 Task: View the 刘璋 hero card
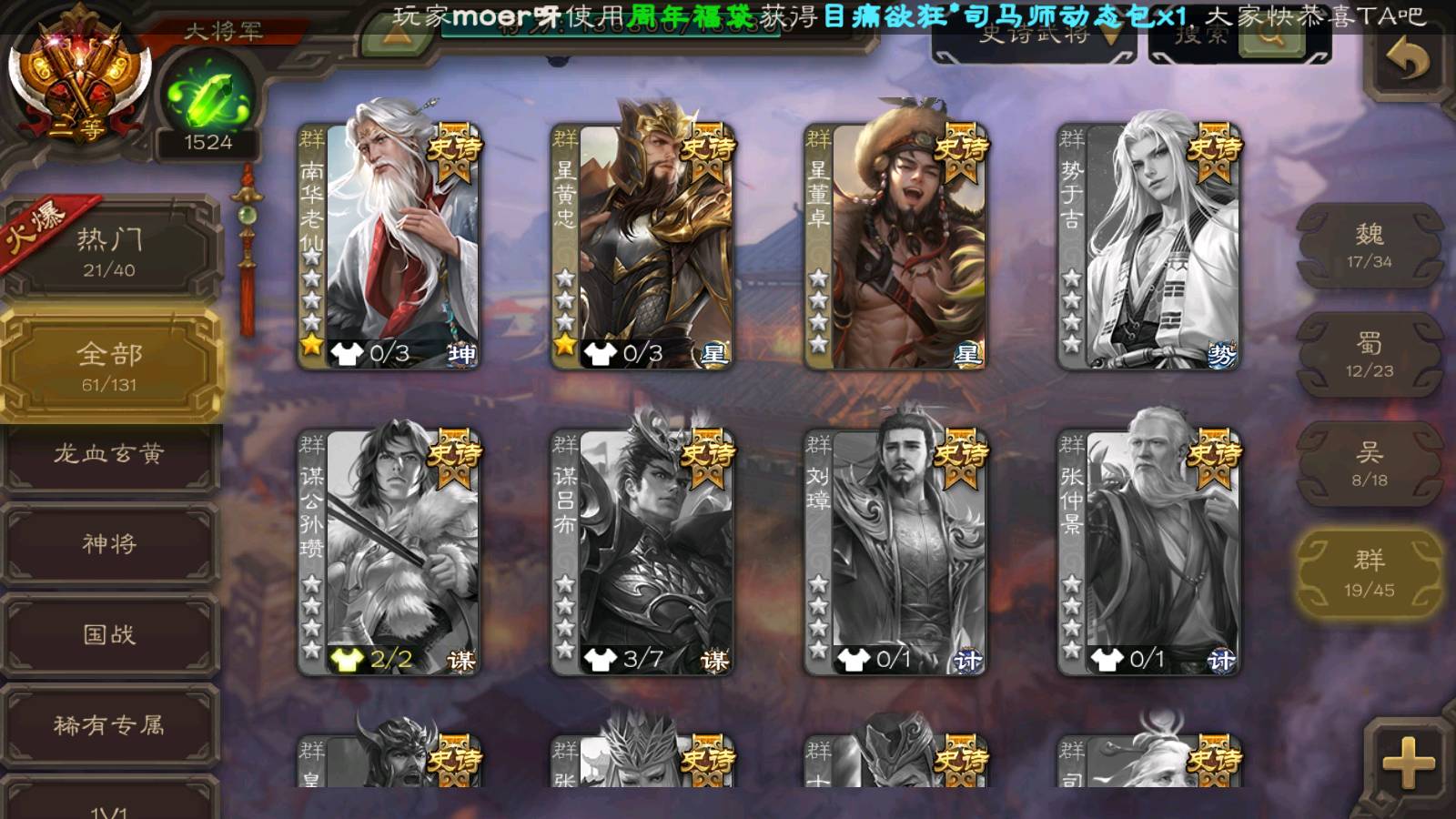895,551
